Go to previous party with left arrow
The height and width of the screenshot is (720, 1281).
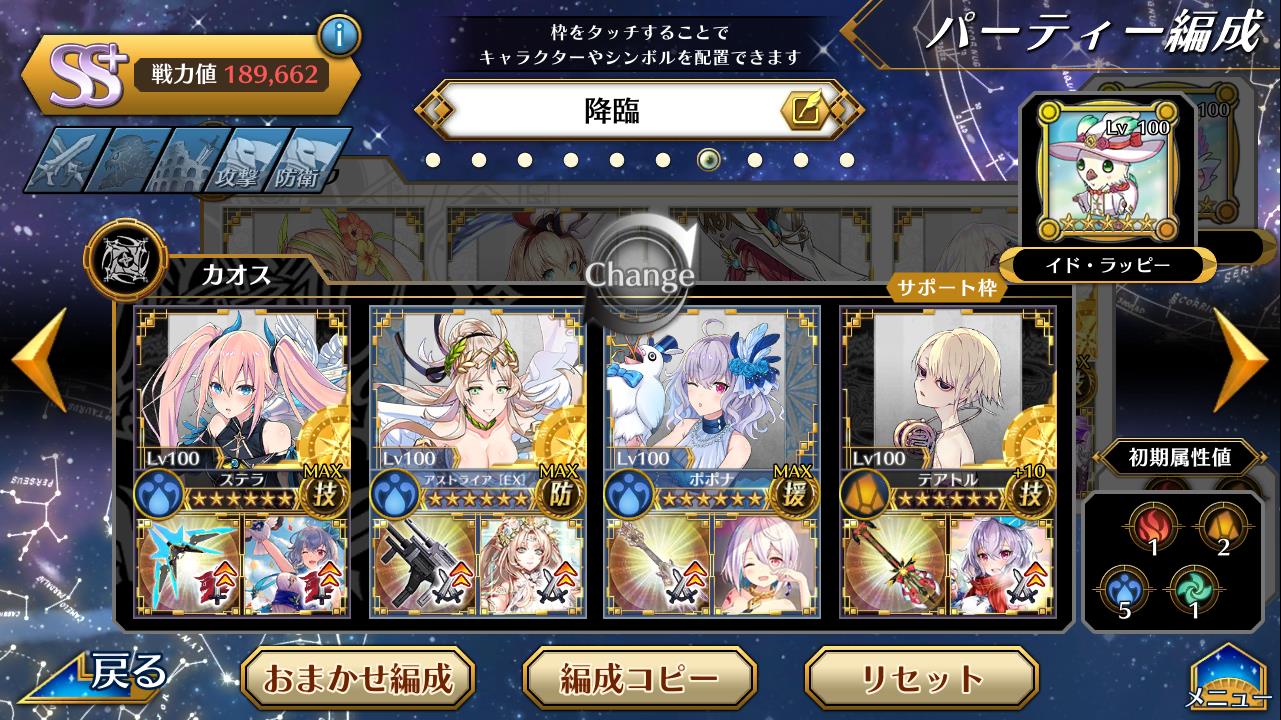coord(40,360)
